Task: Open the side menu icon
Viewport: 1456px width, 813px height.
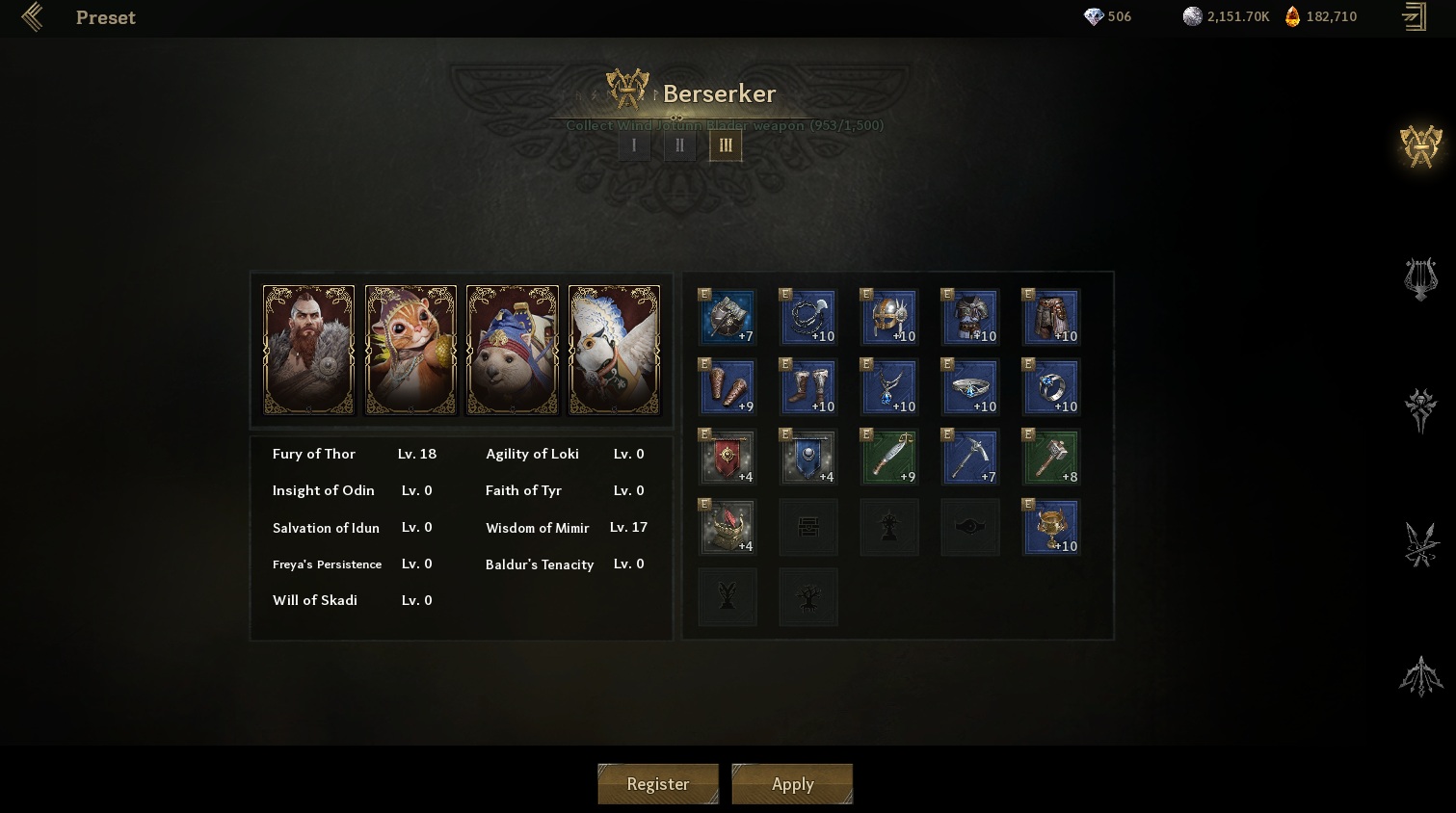Action: pos(1415,17)
